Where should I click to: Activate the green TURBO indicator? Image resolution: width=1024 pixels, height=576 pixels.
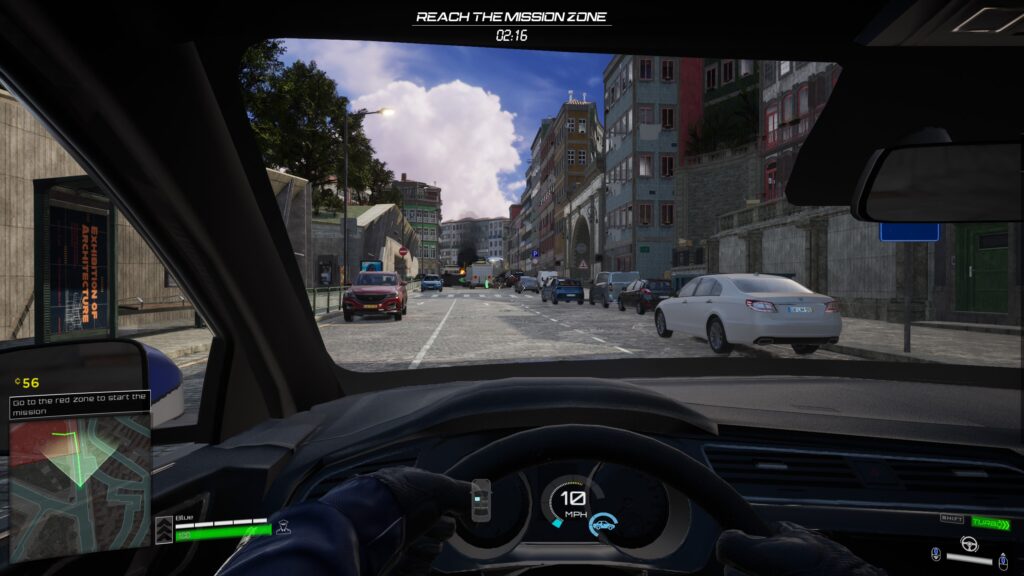click(990, 523)
